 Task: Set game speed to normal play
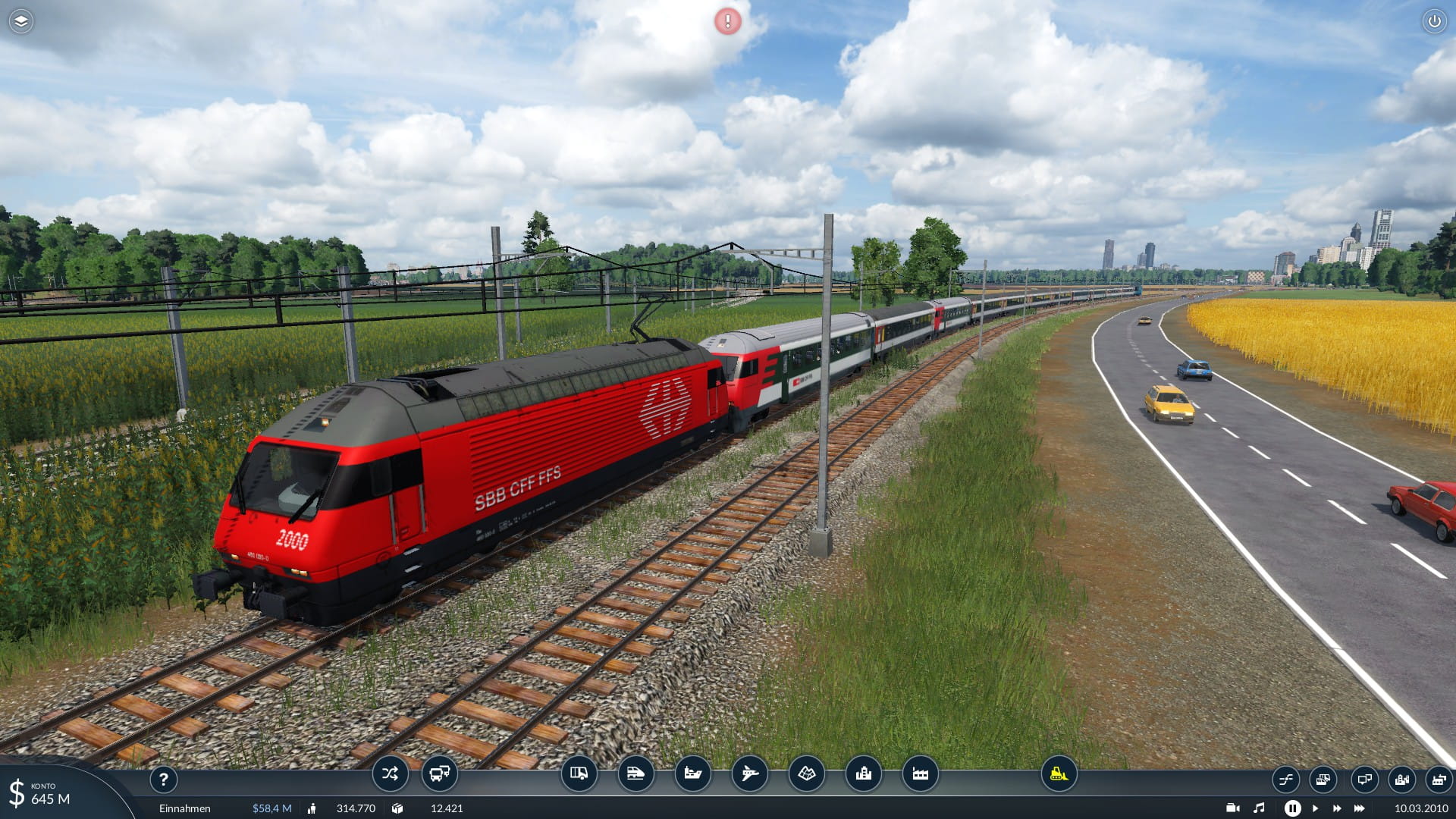(1316, 808)
